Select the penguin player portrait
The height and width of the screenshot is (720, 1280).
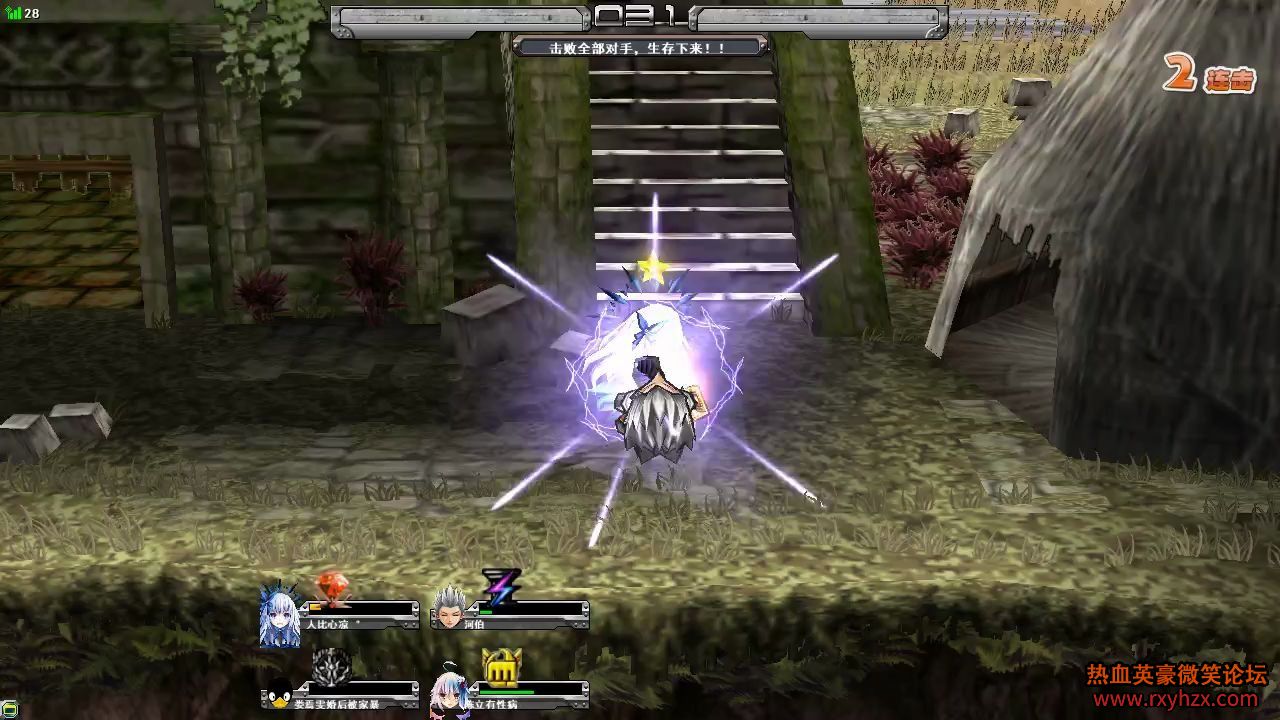pos(279,696)
